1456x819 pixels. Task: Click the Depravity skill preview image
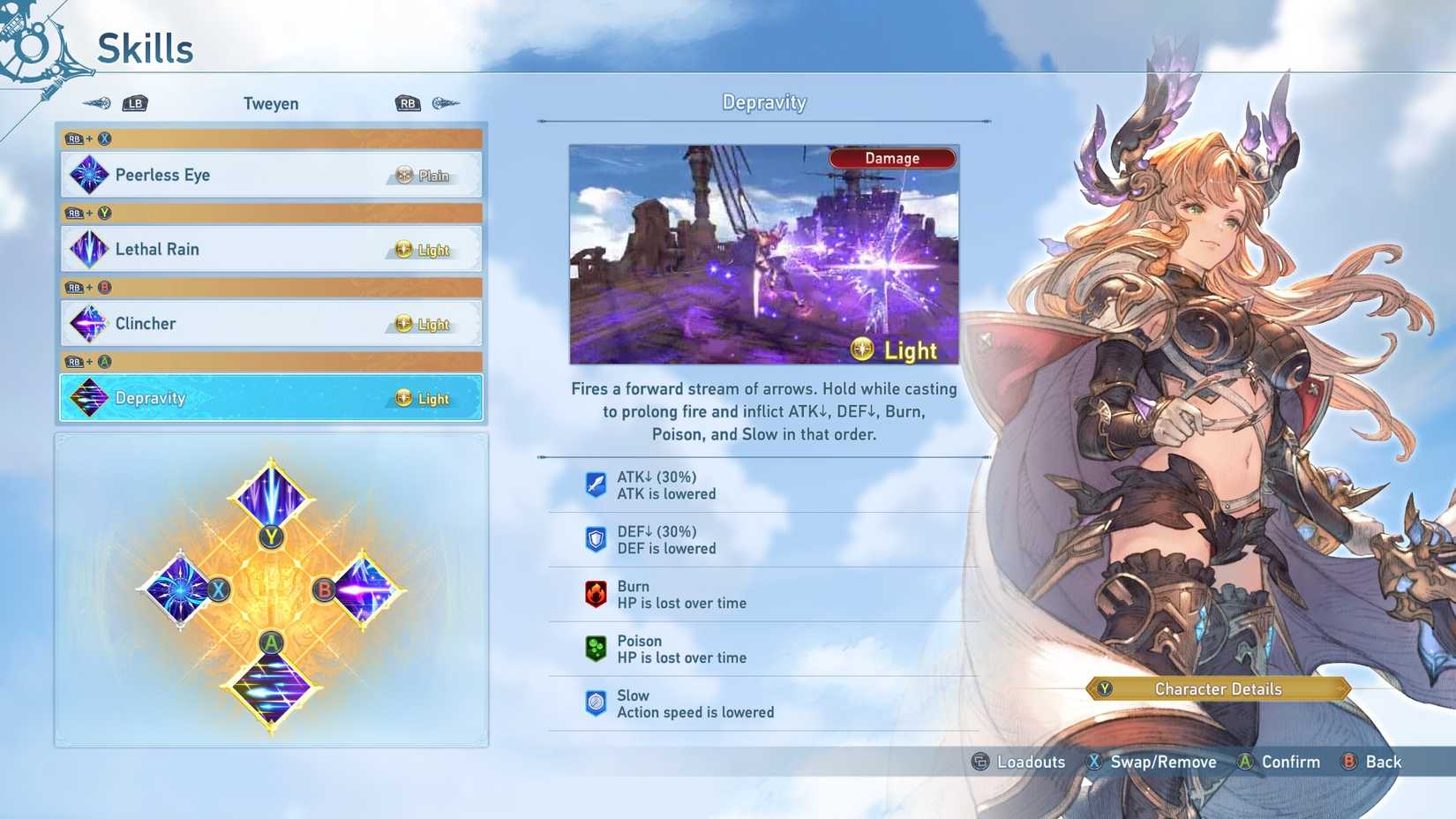763,254
